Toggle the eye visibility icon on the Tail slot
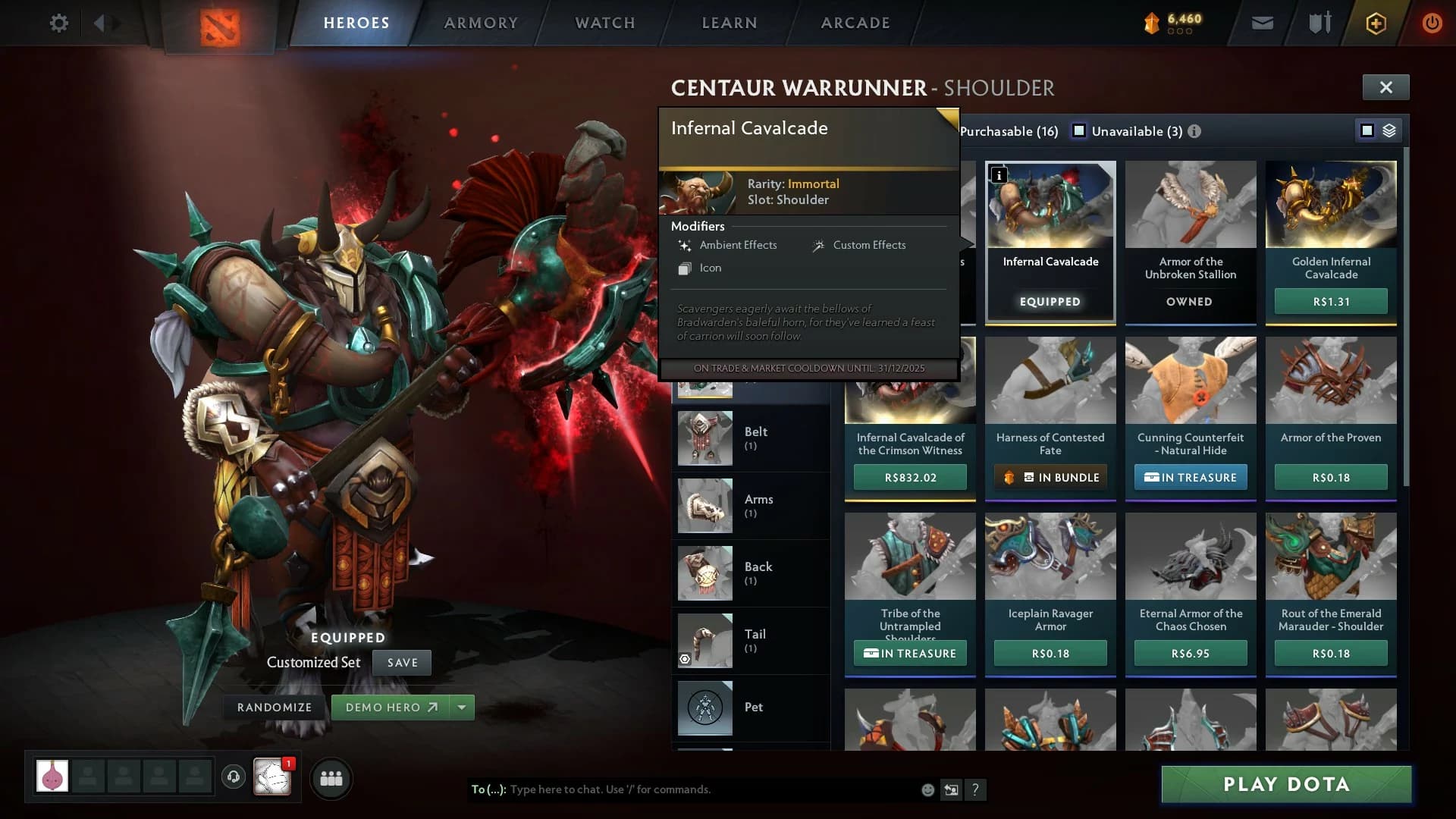 686,659
